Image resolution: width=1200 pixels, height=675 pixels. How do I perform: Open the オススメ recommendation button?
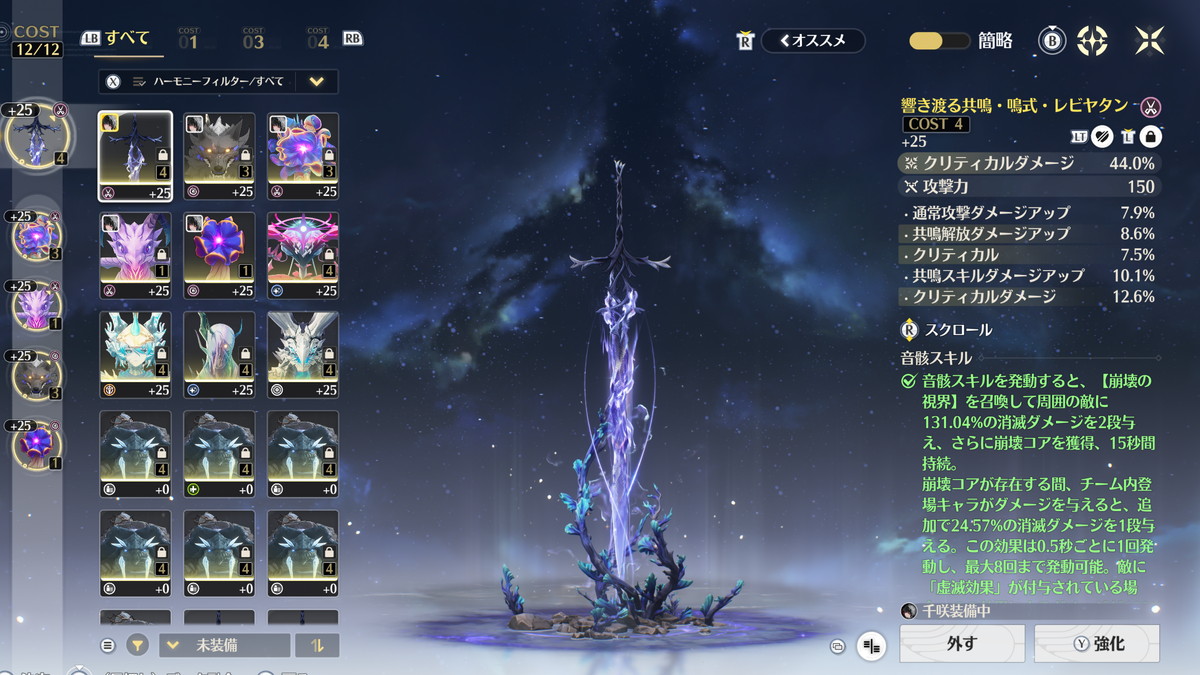[x=813, y=41]
